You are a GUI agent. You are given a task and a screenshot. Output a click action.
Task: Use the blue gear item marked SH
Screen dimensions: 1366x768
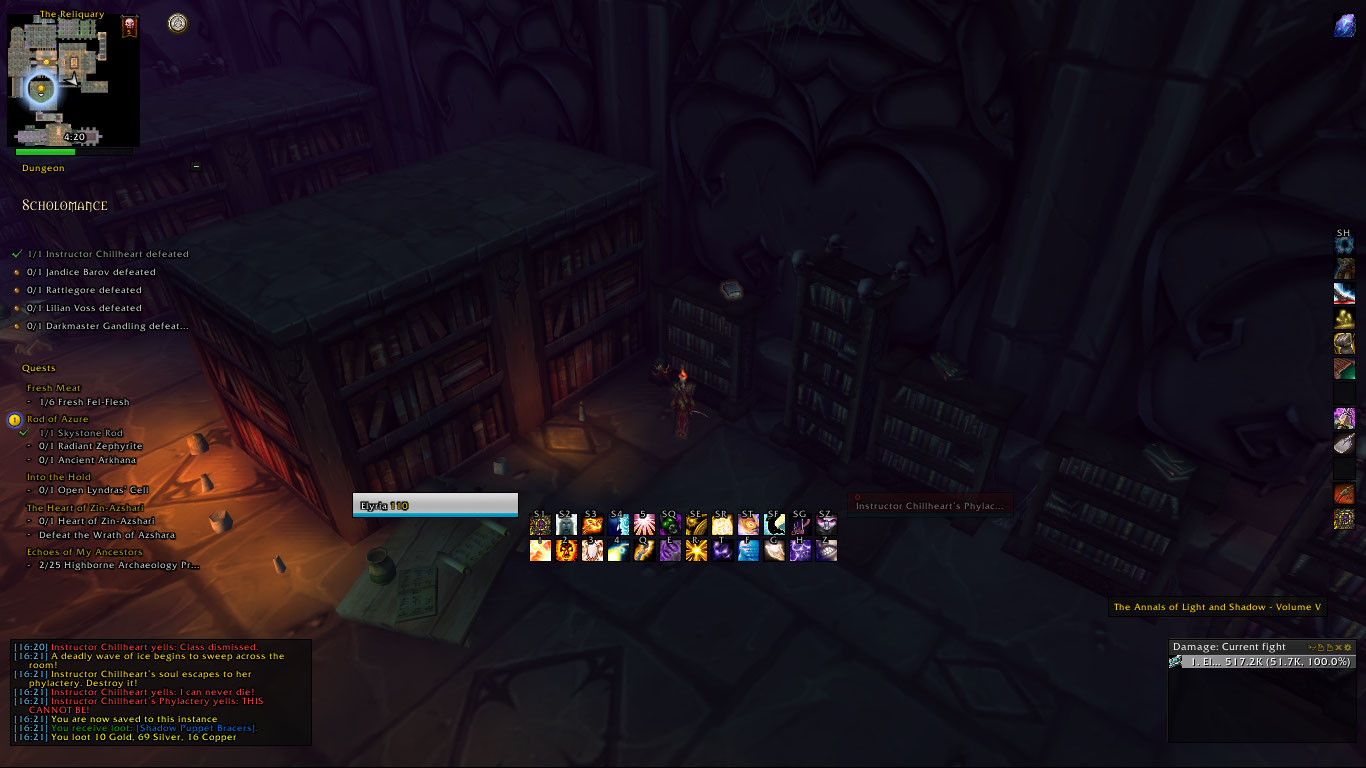pyautogui.click(x=1344, y=243)
